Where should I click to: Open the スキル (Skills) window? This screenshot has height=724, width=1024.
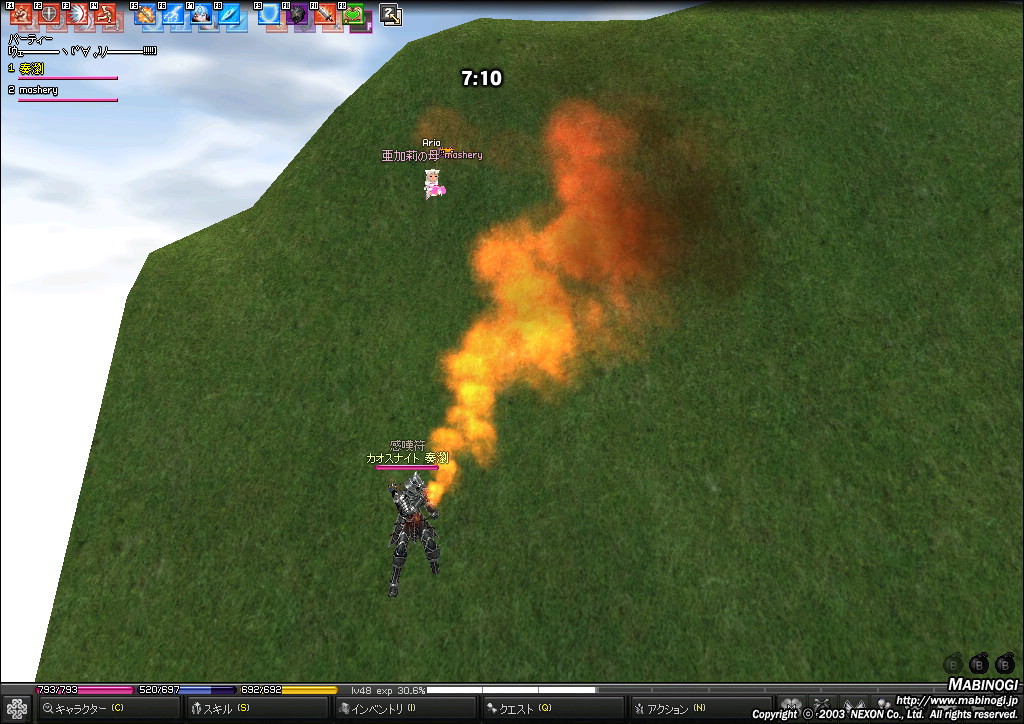click(222, 709)
